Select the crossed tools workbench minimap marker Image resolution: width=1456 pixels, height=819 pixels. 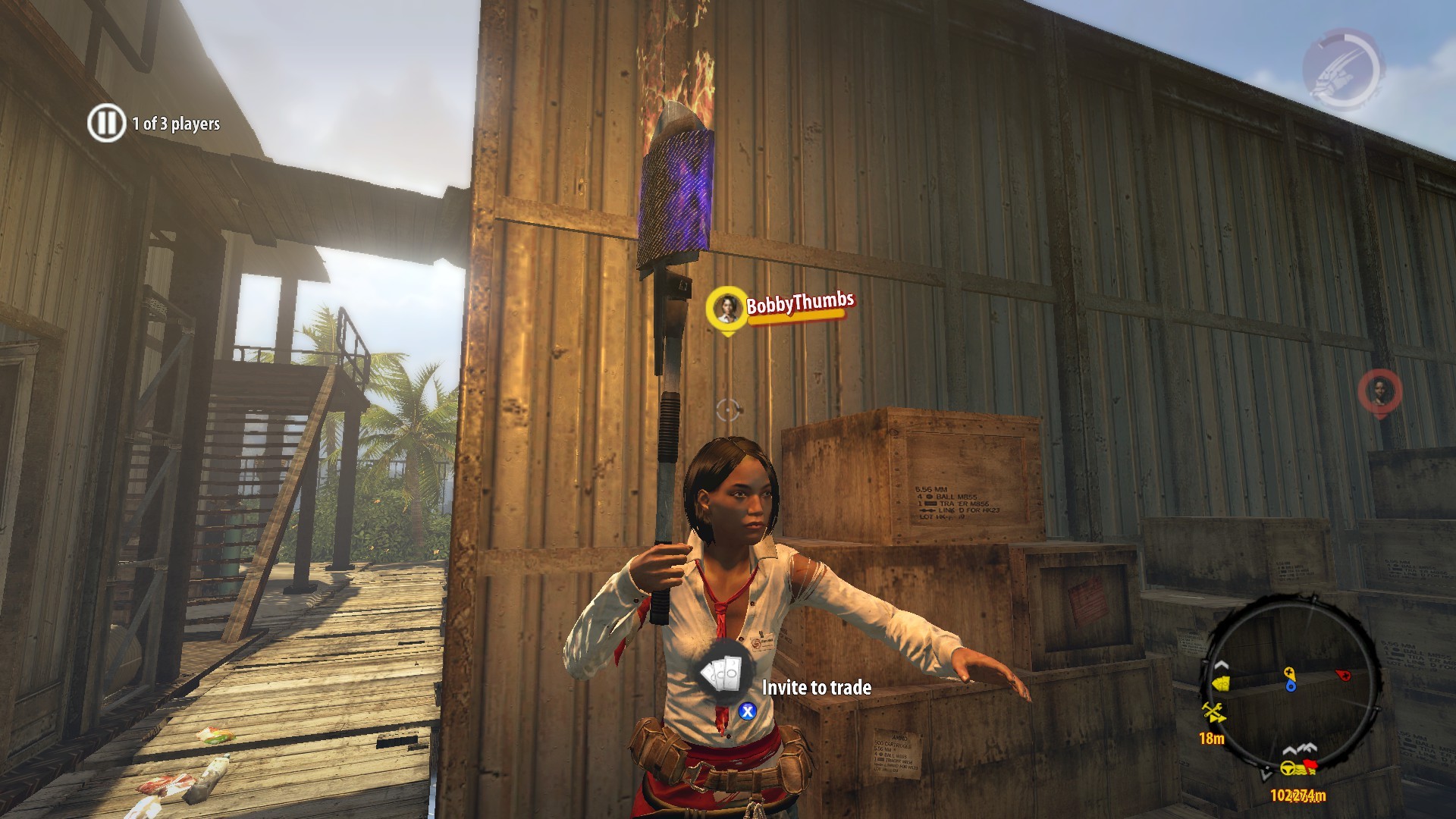tap(1213, 712)
